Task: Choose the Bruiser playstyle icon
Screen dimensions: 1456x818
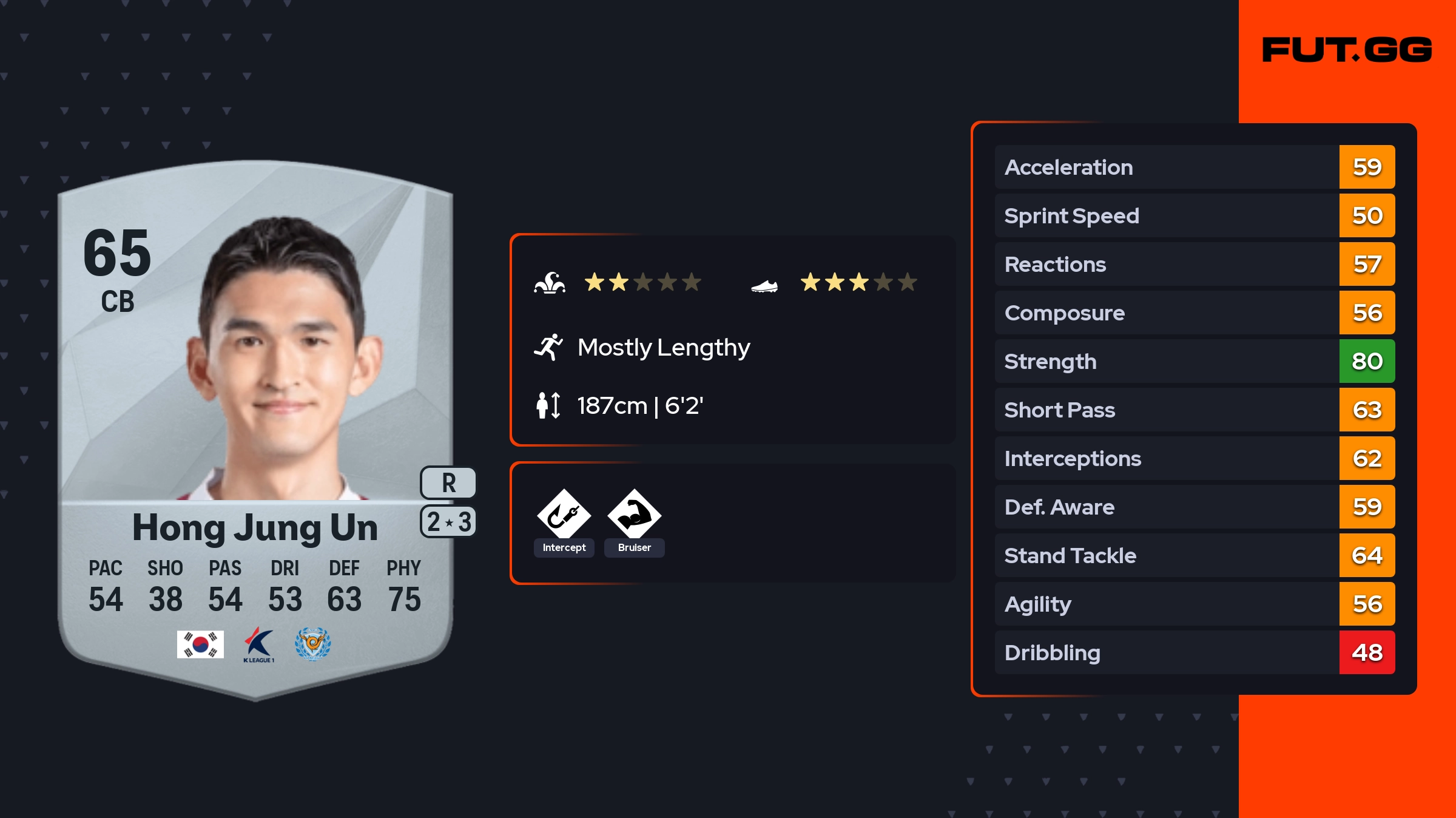Action: 634,515
